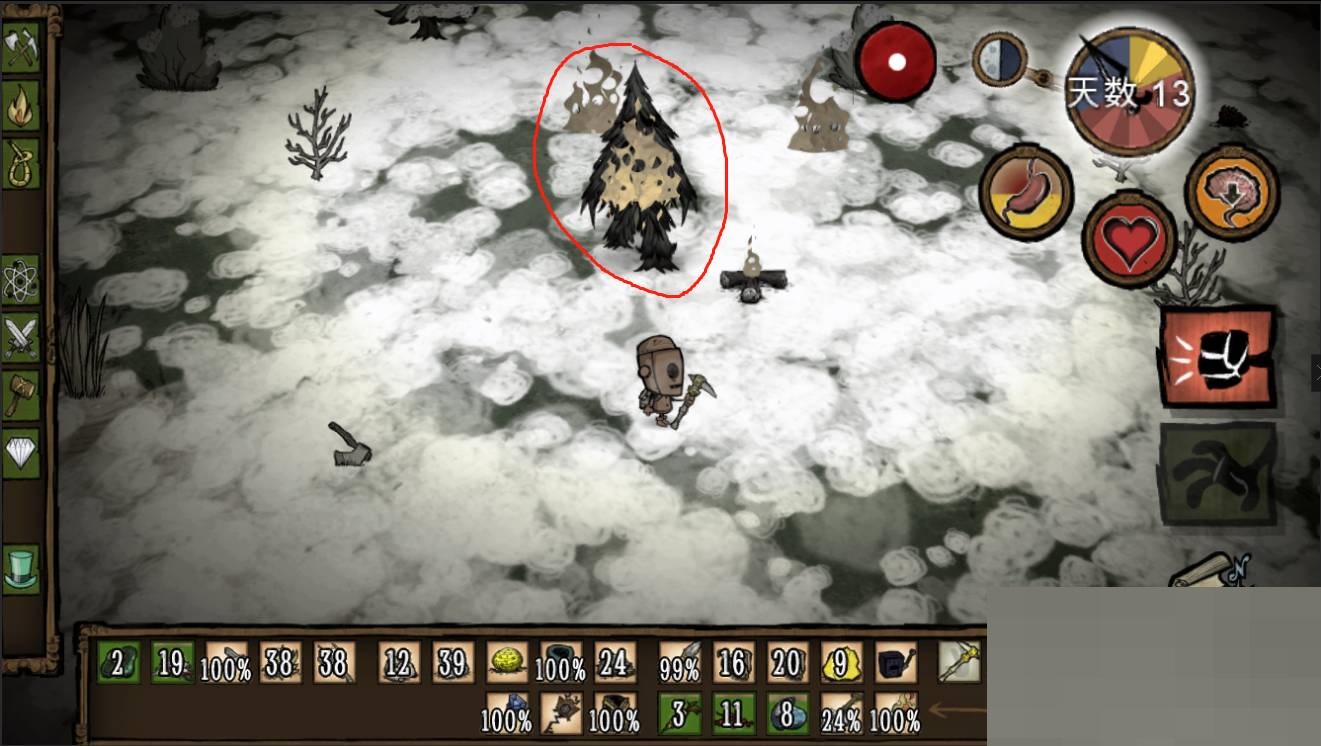Open the atom Science crafting tab
The image size is (1321, 746).
(x=20, y=281)
